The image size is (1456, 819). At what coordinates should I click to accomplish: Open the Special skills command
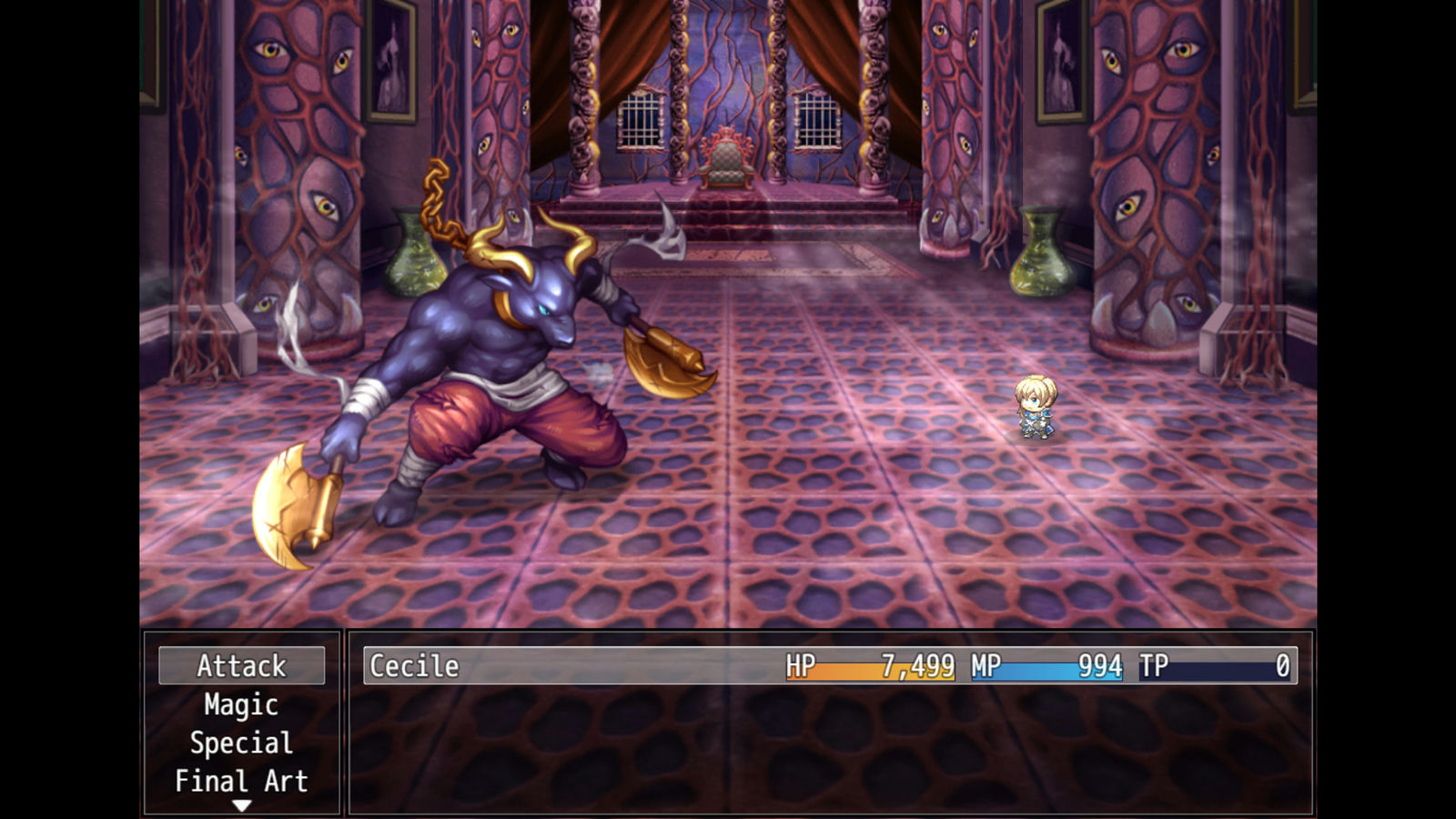[x=241, y=743]
